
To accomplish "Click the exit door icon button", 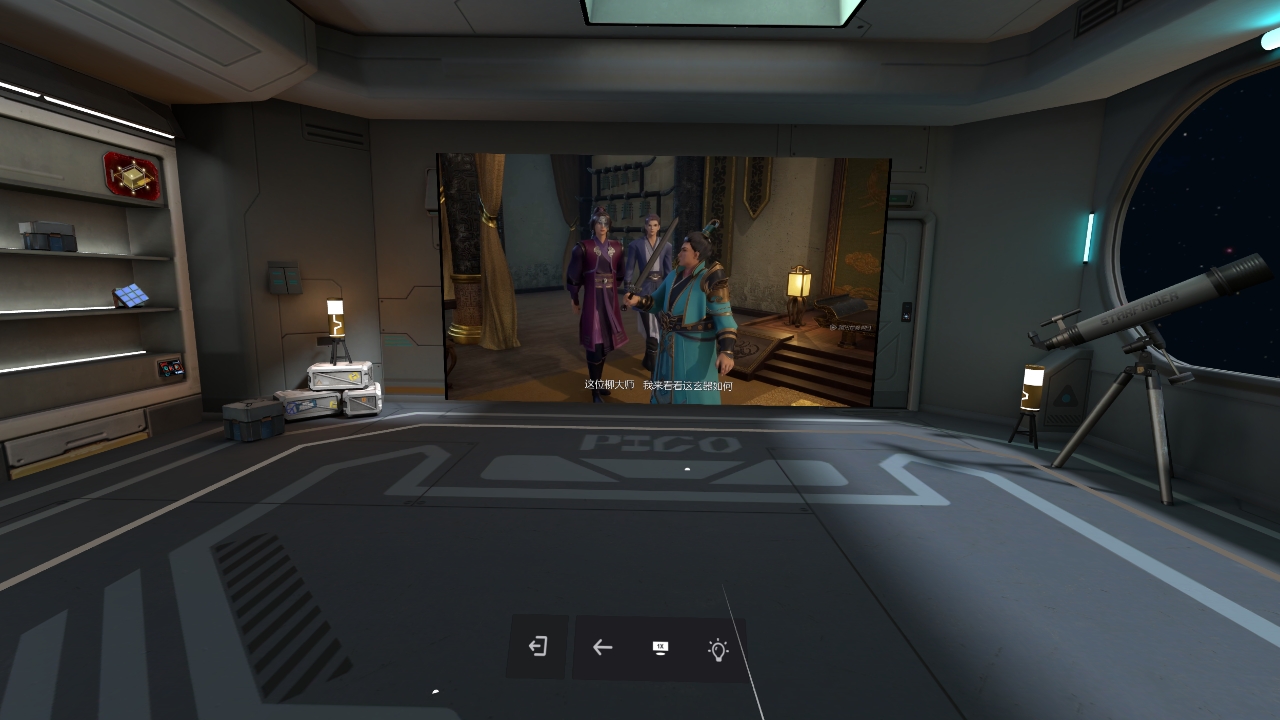I will (x=538, y=647).
